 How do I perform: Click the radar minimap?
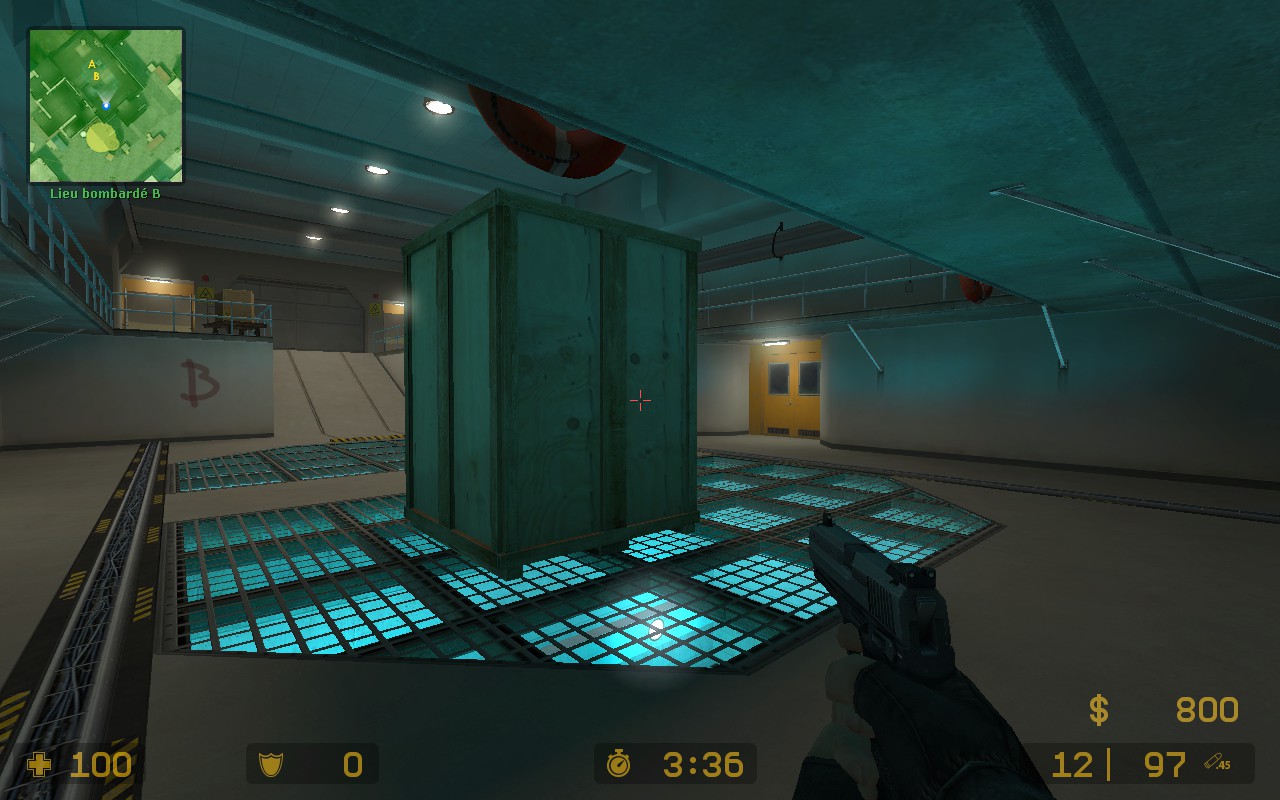coord(106,106)
